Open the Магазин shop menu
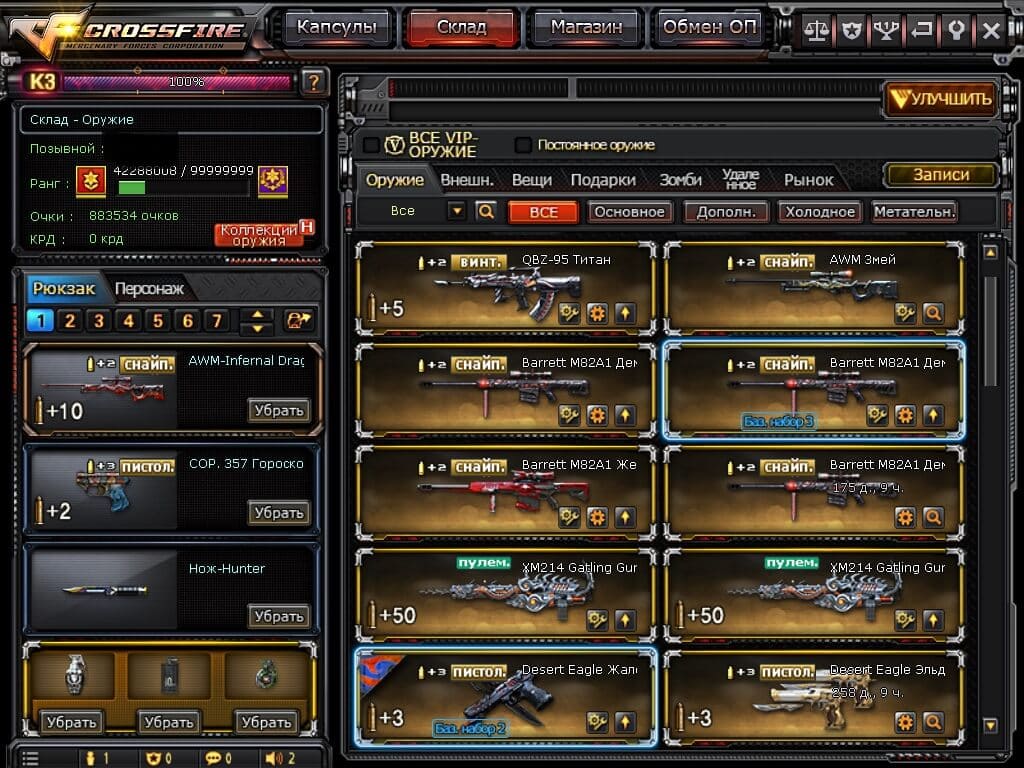The width and height of the screenshot is (1024, 768). [x=585, y=28]
